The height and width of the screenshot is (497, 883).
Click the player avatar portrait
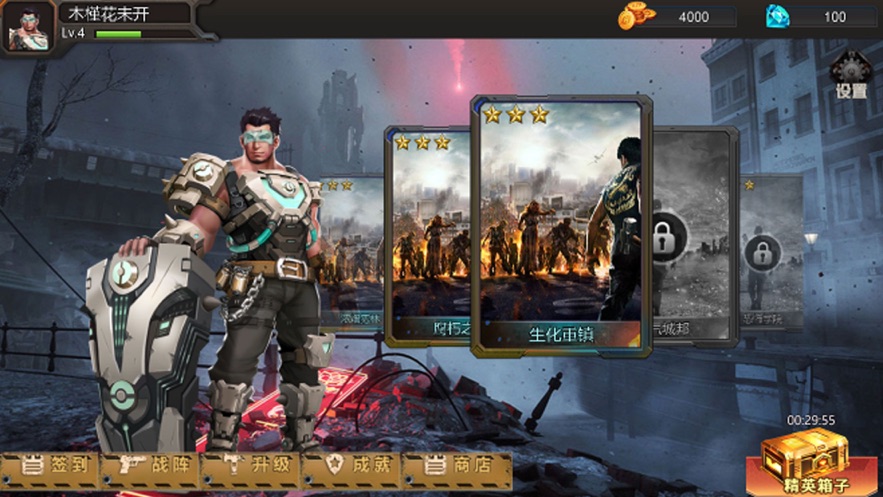28,28
